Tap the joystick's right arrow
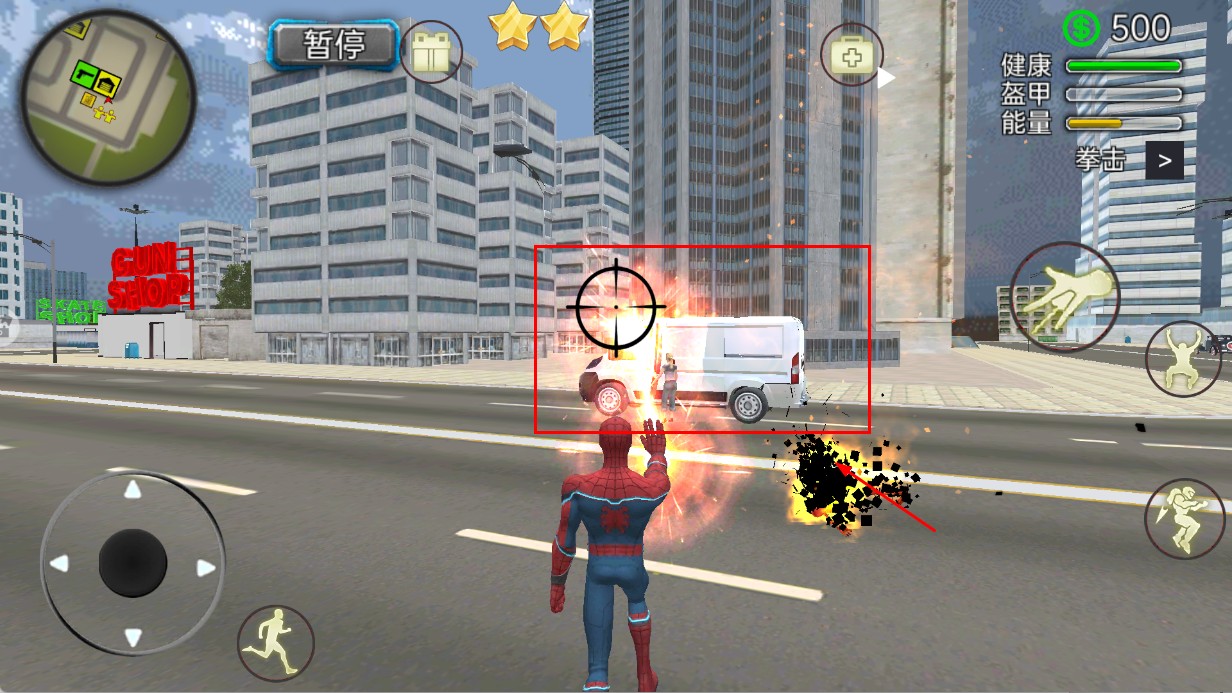 (x=206, y=568)
